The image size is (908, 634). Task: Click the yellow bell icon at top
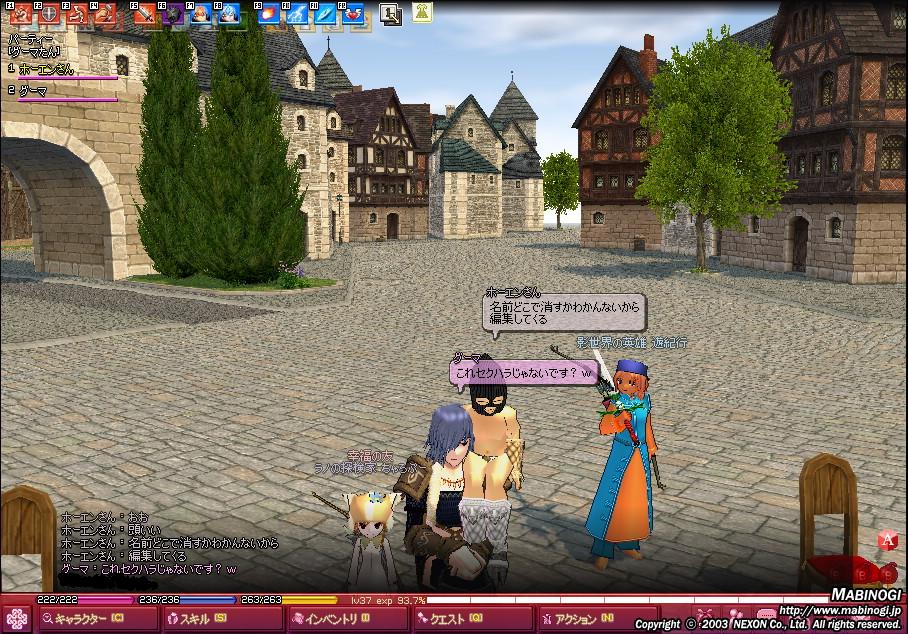coord(422,13)
